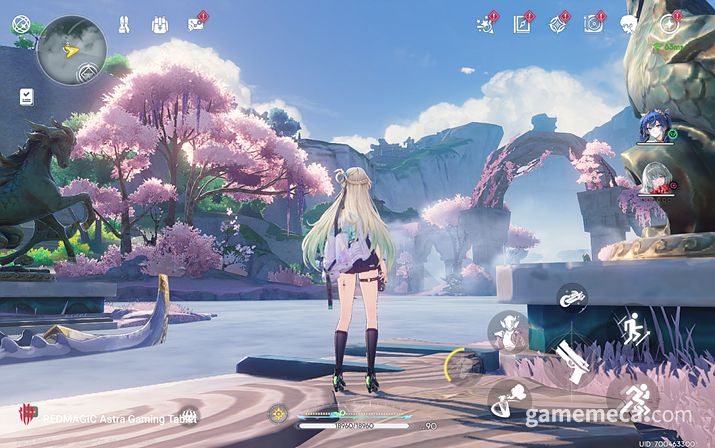715x448 pixels.
Task: Fire the pistol basic attack button
Action: click(x=573, y=363)
